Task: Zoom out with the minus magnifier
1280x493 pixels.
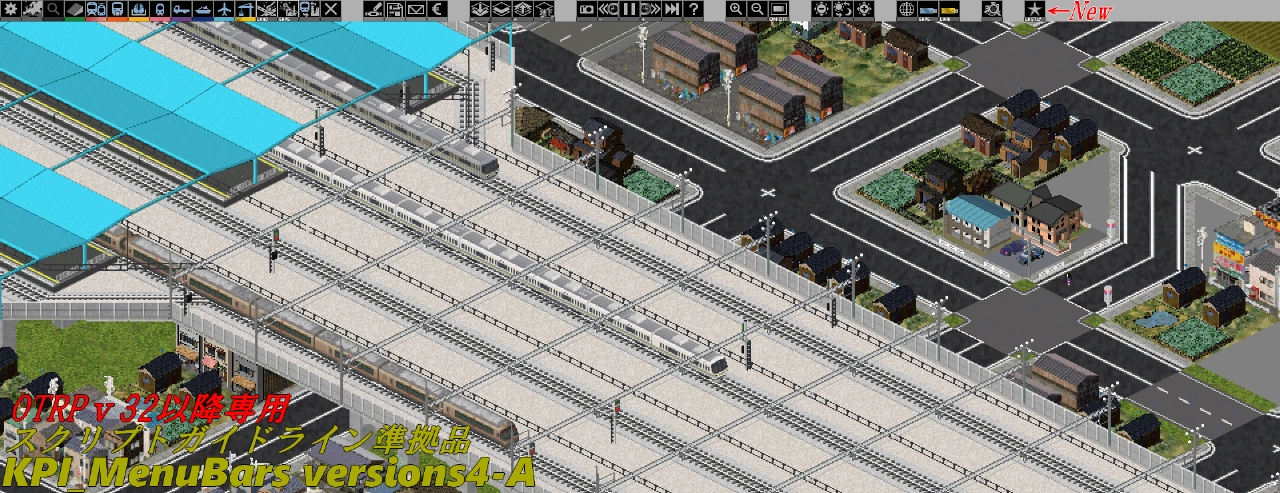Action: [x=757, y=9]
